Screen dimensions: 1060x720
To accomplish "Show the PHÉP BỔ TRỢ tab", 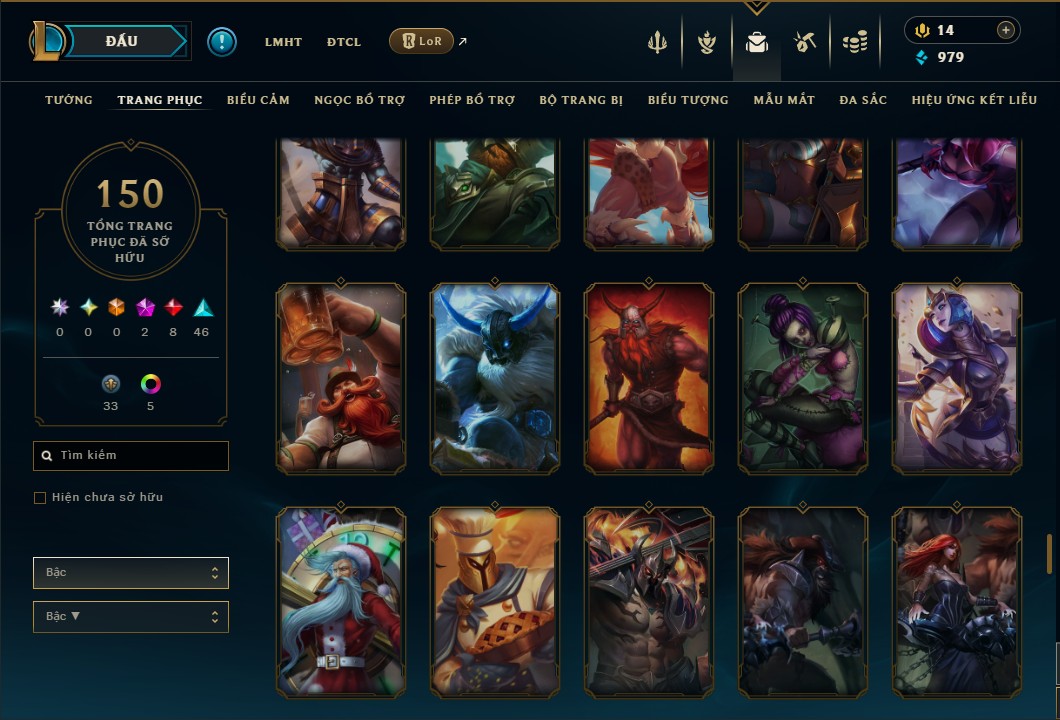I will (472, 100).
